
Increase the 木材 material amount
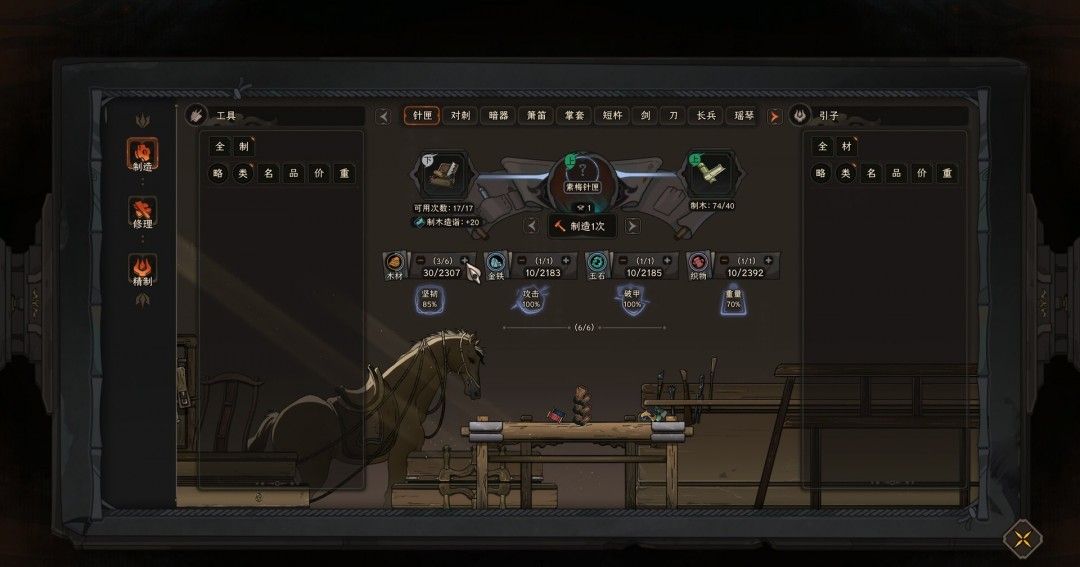tap(464, 260)
